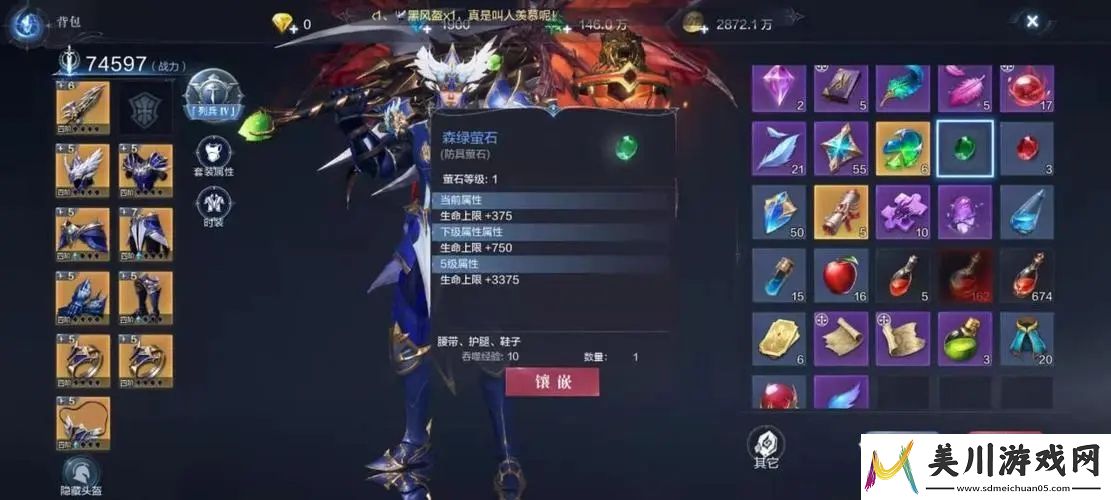The image size is (1111, 500).
Task: Choose the blue cloak item slot
Action: (x=1026, y=337)
